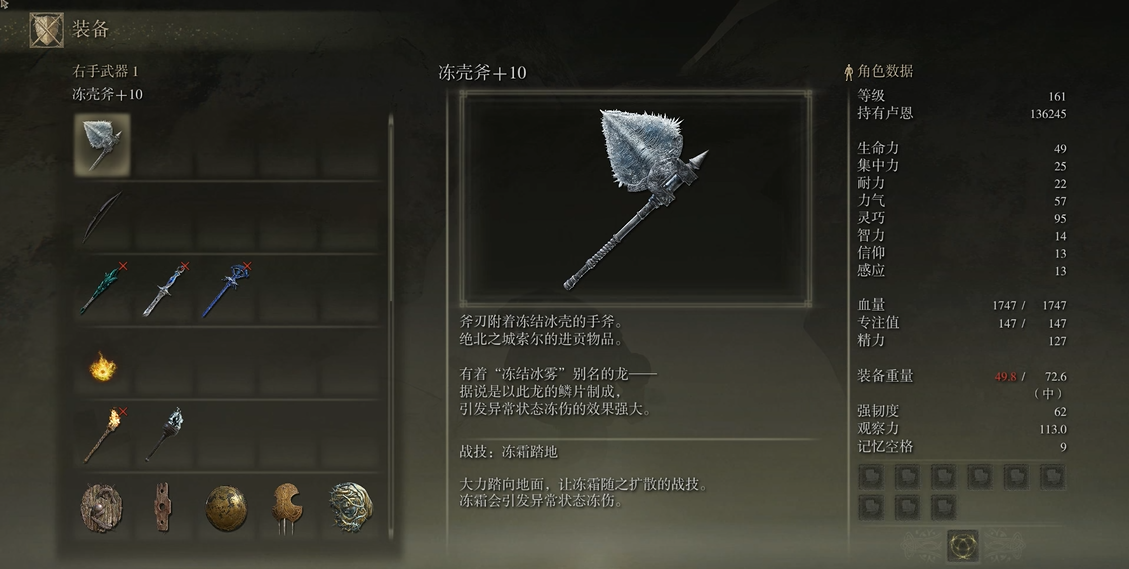The height and width of the screenshot is (569, 1129).
Task: Select the ornate blue staff-like sword
Action: click(x=227, y=289)
